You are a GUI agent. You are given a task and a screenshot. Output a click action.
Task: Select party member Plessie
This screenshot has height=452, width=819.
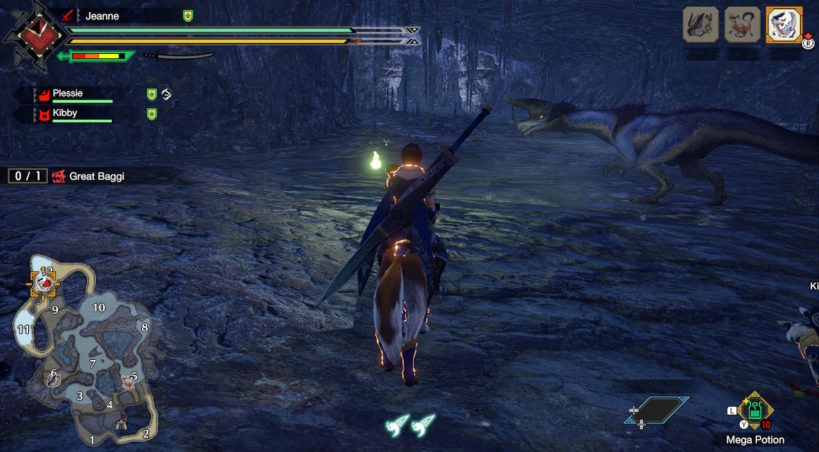pos(68,93)
